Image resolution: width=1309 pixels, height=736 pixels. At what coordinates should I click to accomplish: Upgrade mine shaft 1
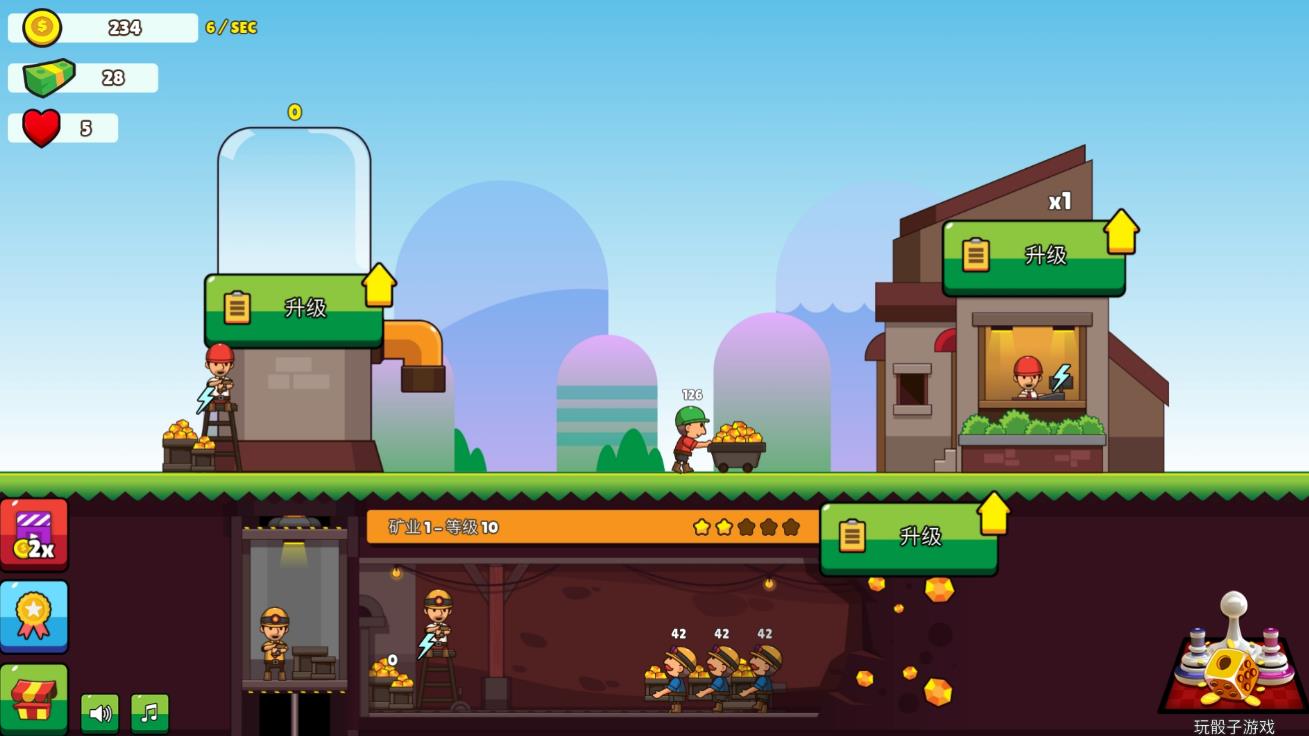pyautogui.click(x=908, y=537)
